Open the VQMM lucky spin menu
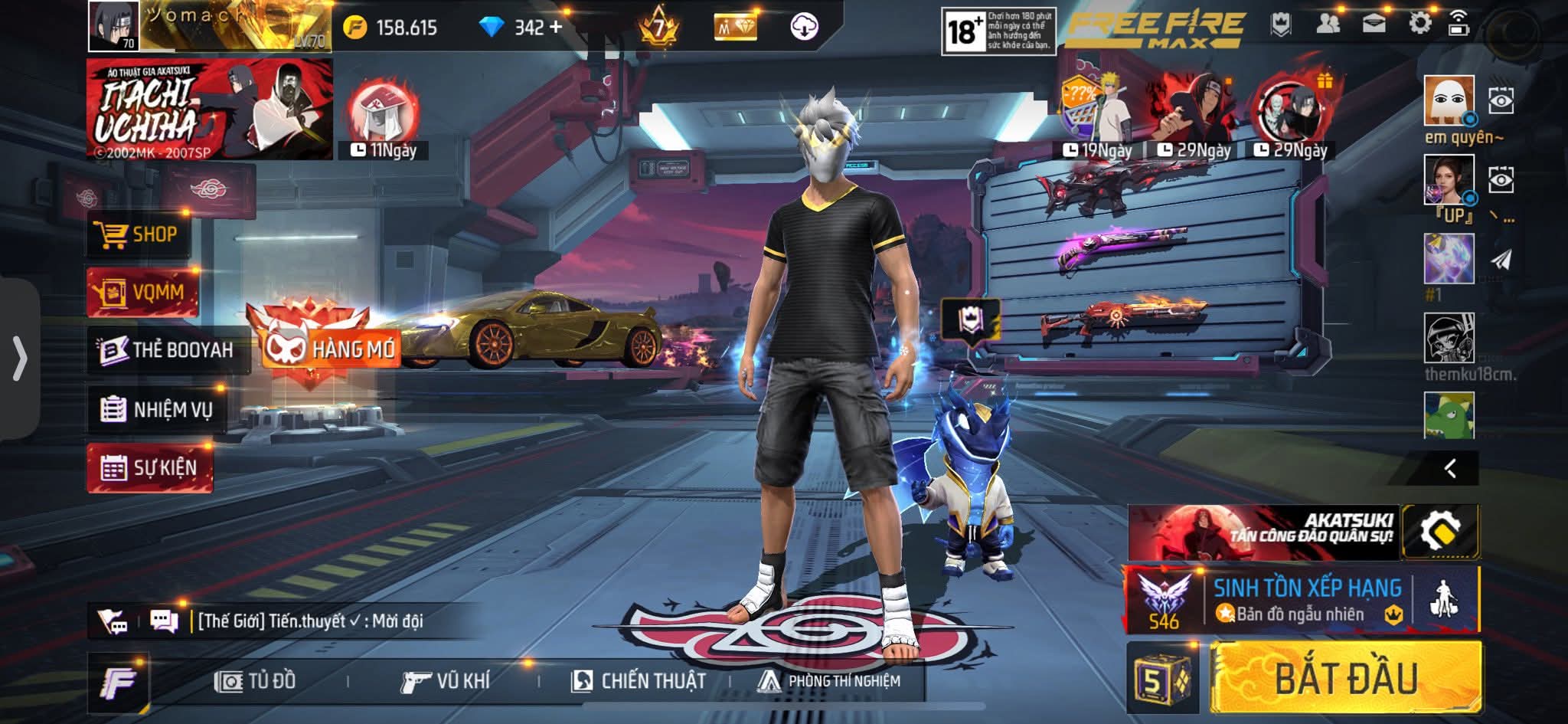The height and width of the screenshot is (724, 1568). 142,292
